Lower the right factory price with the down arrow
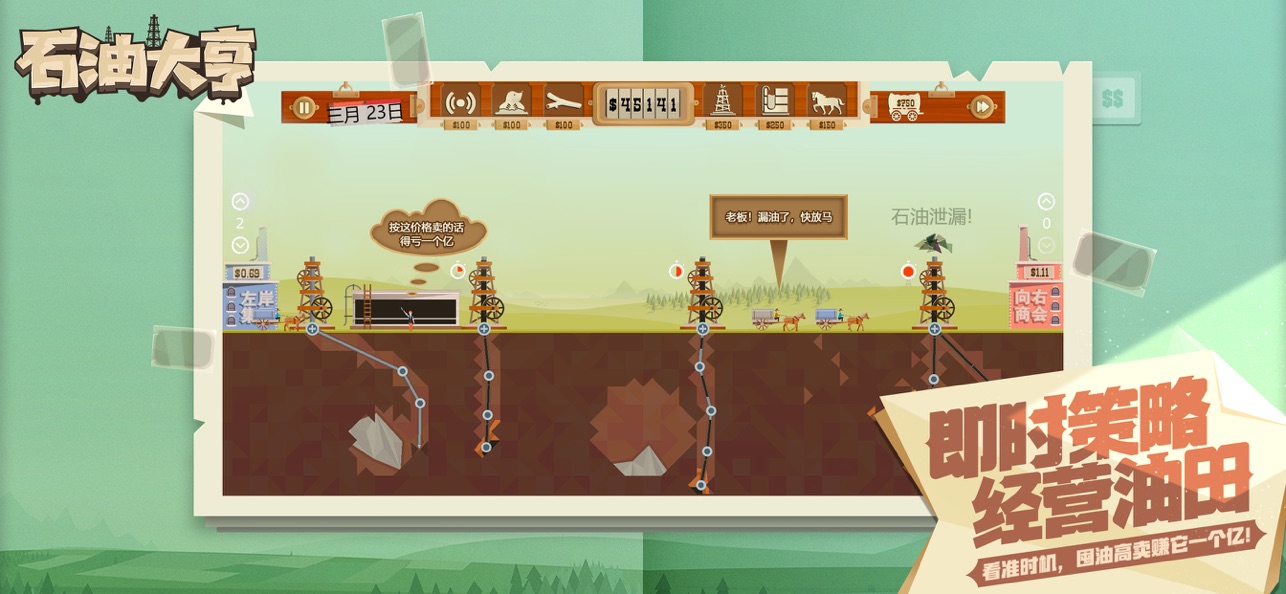The image size is (1286, 594). pyautogui.click(x=1046, y=245)
